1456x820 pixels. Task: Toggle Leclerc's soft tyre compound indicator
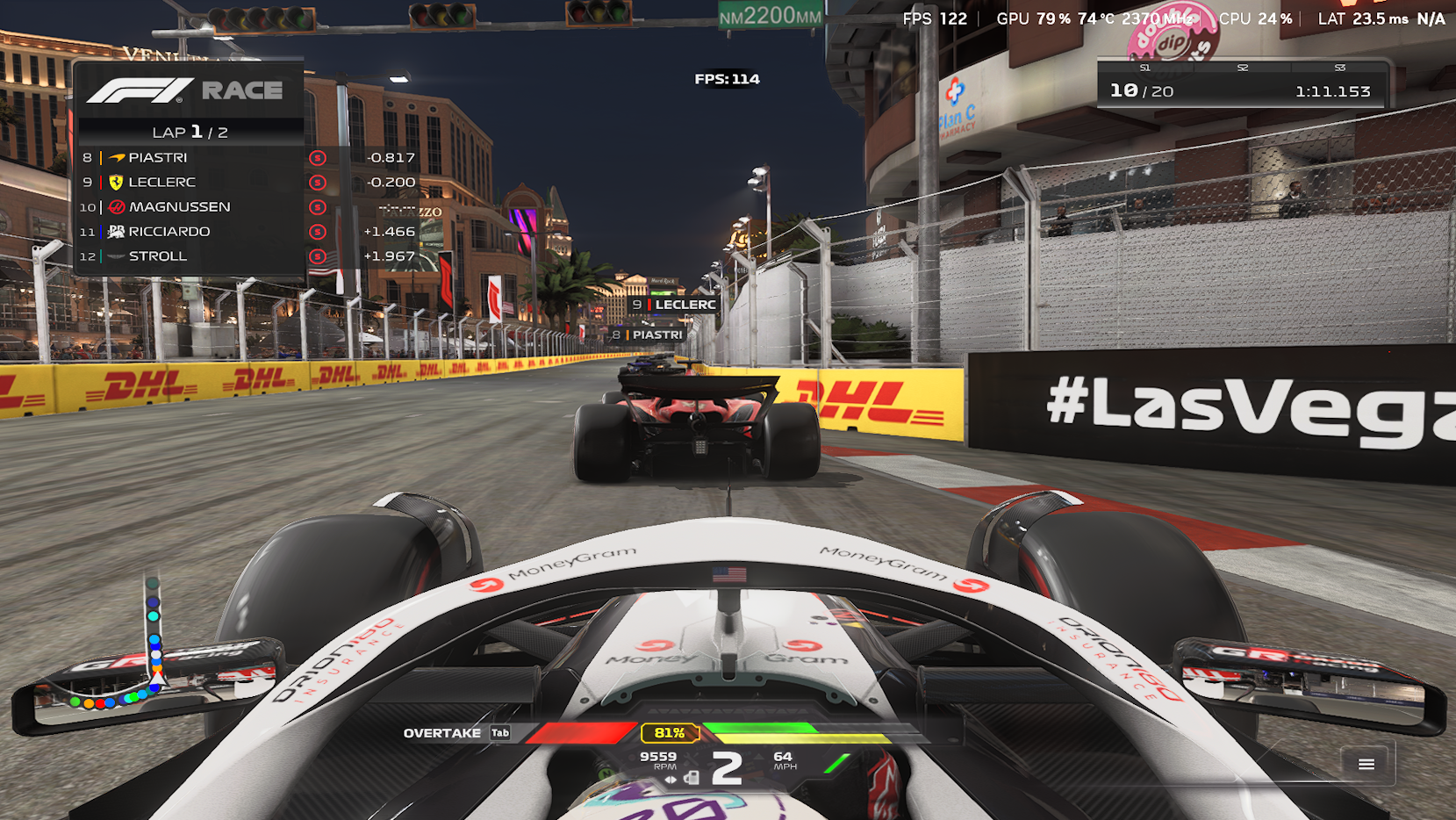coord(317,182)
